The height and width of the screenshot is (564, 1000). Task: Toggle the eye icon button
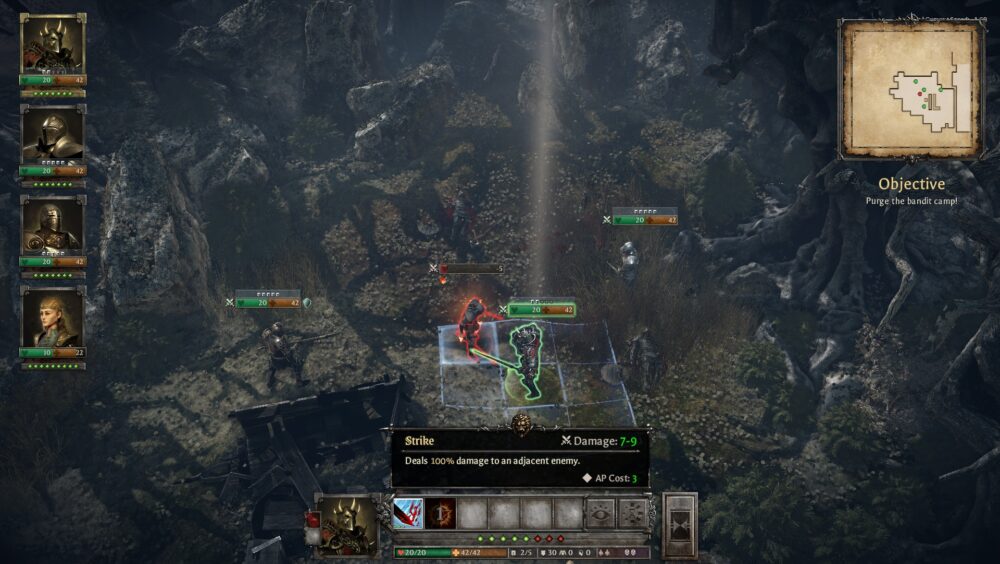[x=601, y=513]
